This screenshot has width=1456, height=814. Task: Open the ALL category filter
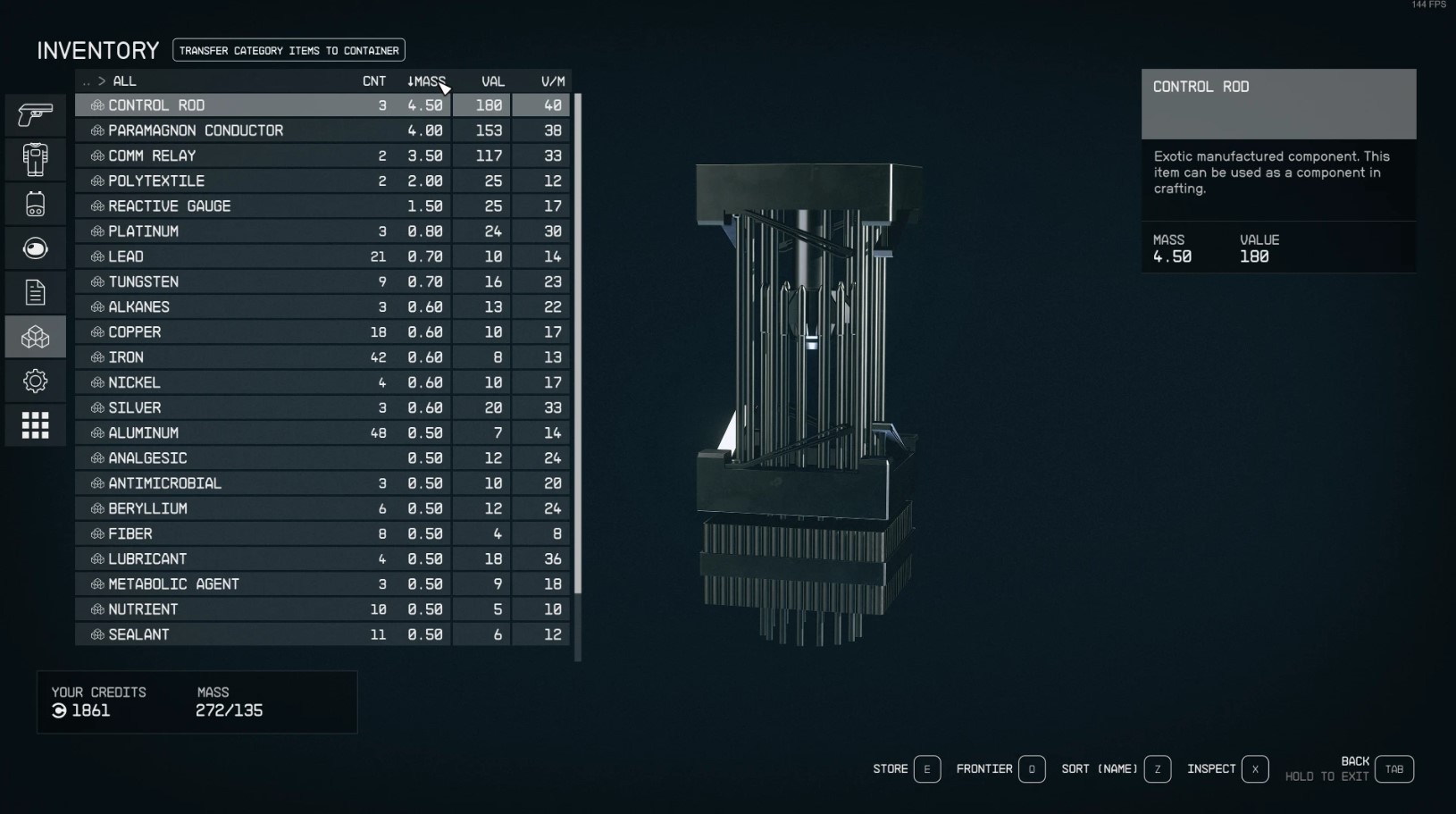coord(124,81)
